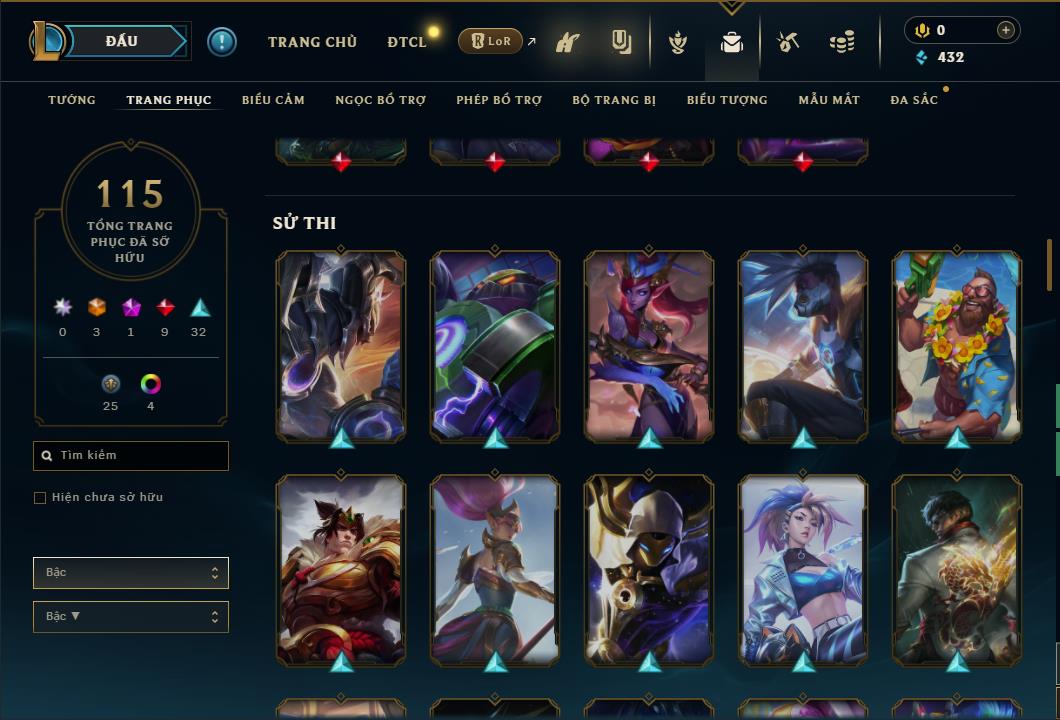Select the BIỂU CẢM tab
Viewport: 1060px width, 720px height.
[273, 100]
